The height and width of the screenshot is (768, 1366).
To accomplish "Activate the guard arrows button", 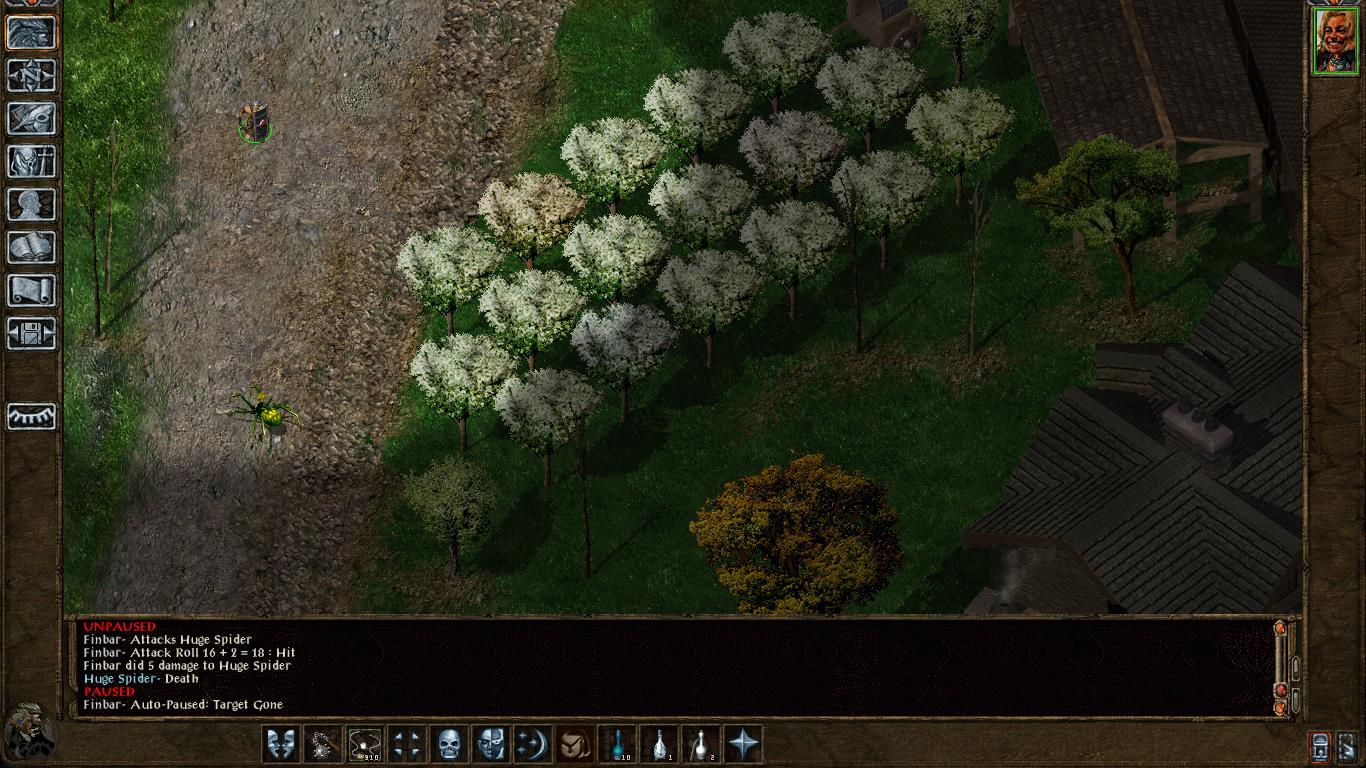I will click(x=406, y=744).
